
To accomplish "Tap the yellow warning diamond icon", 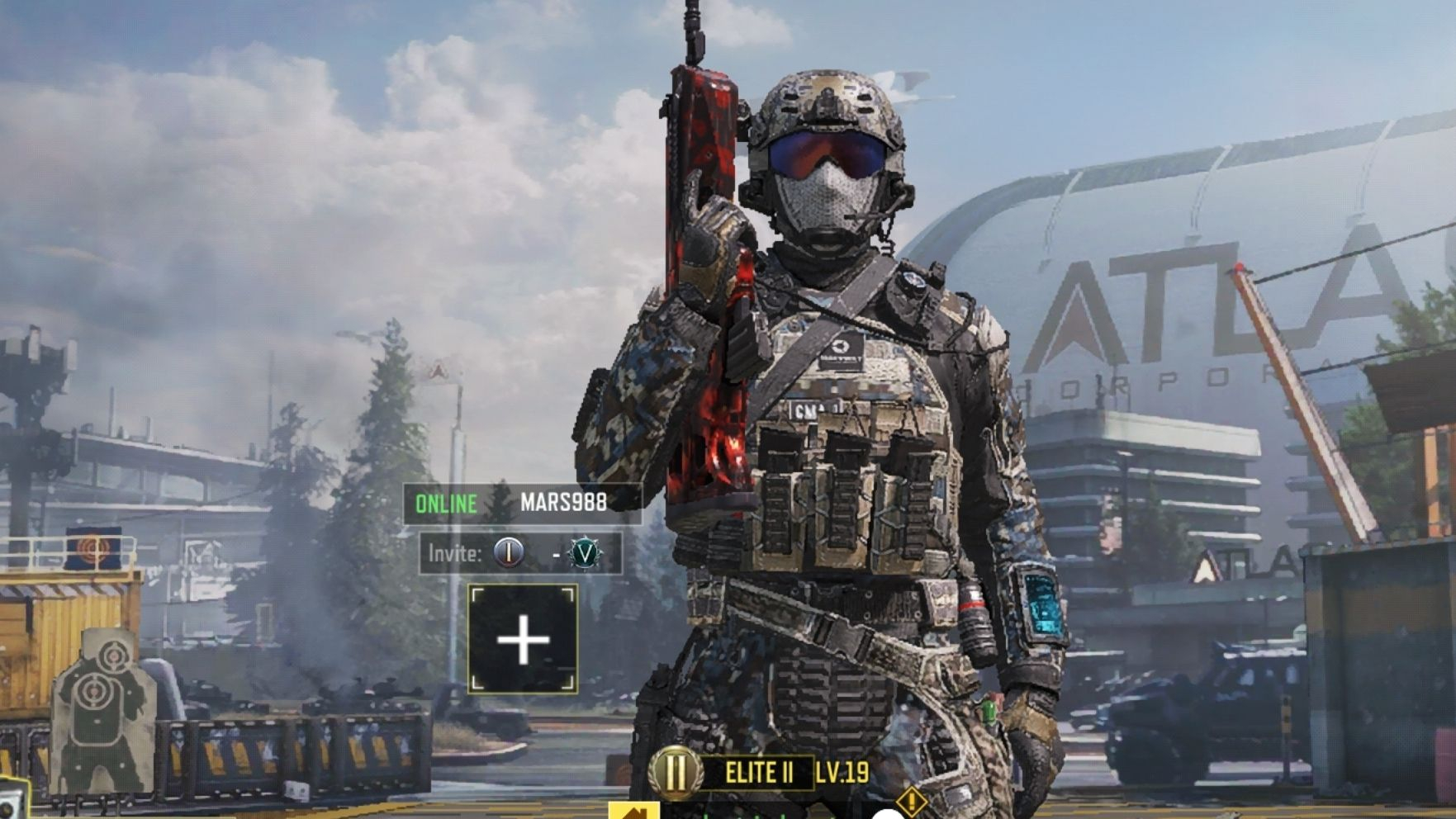I will [911, 800].
